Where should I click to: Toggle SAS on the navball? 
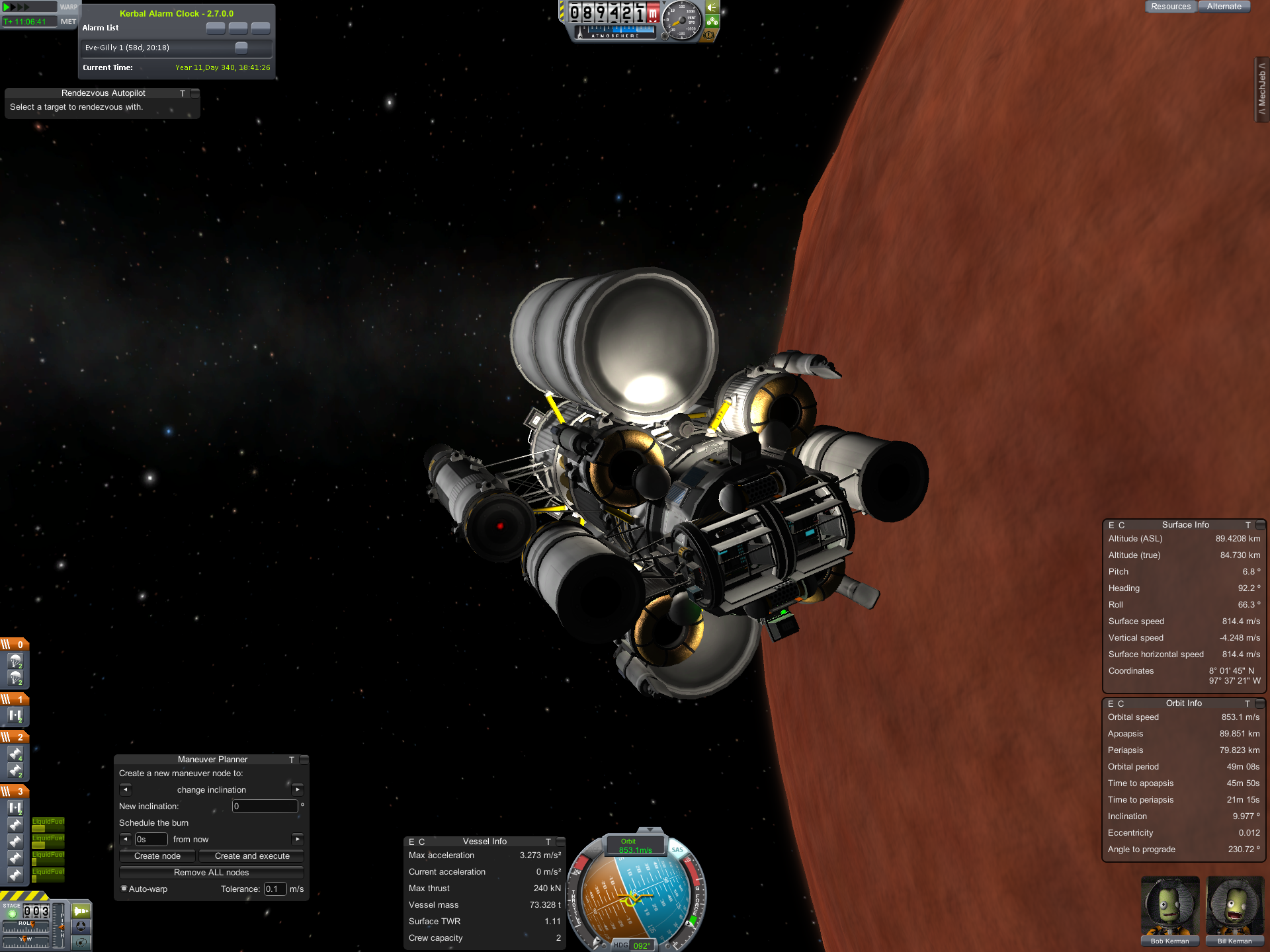pyautogui.click(x=677, y=850)
